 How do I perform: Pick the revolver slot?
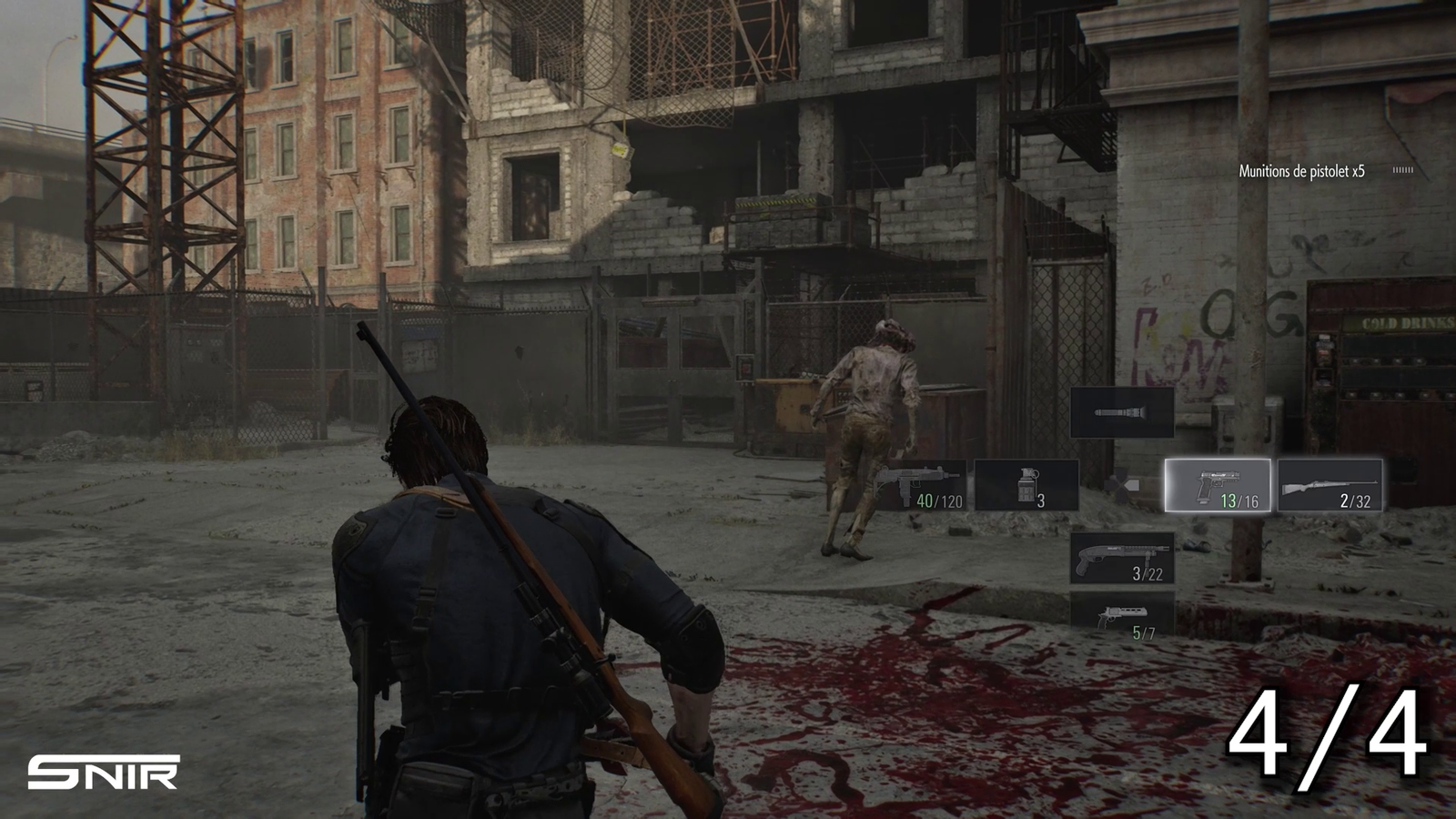click(x=1121, y=619)
